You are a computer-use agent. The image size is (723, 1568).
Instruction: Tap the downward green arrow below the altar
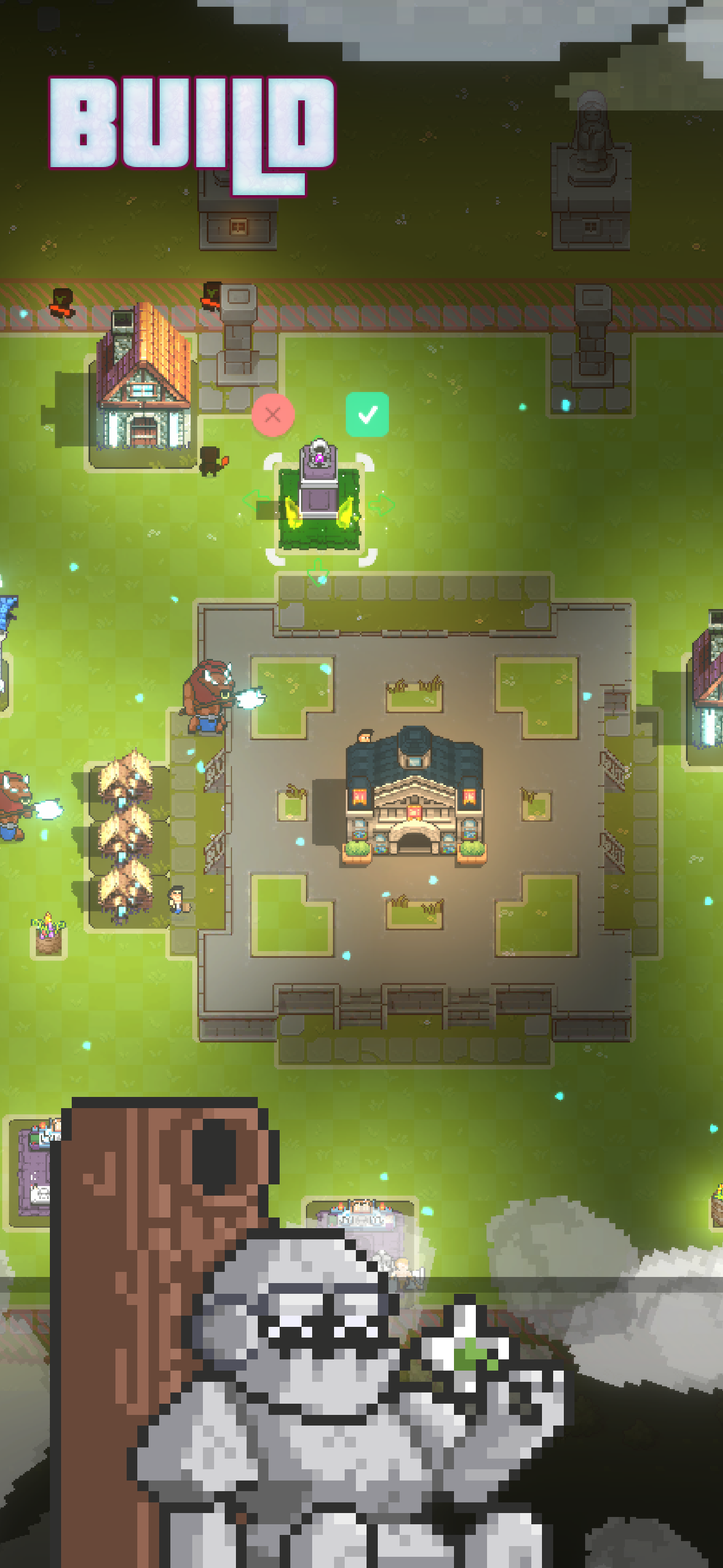pos(319,570)
